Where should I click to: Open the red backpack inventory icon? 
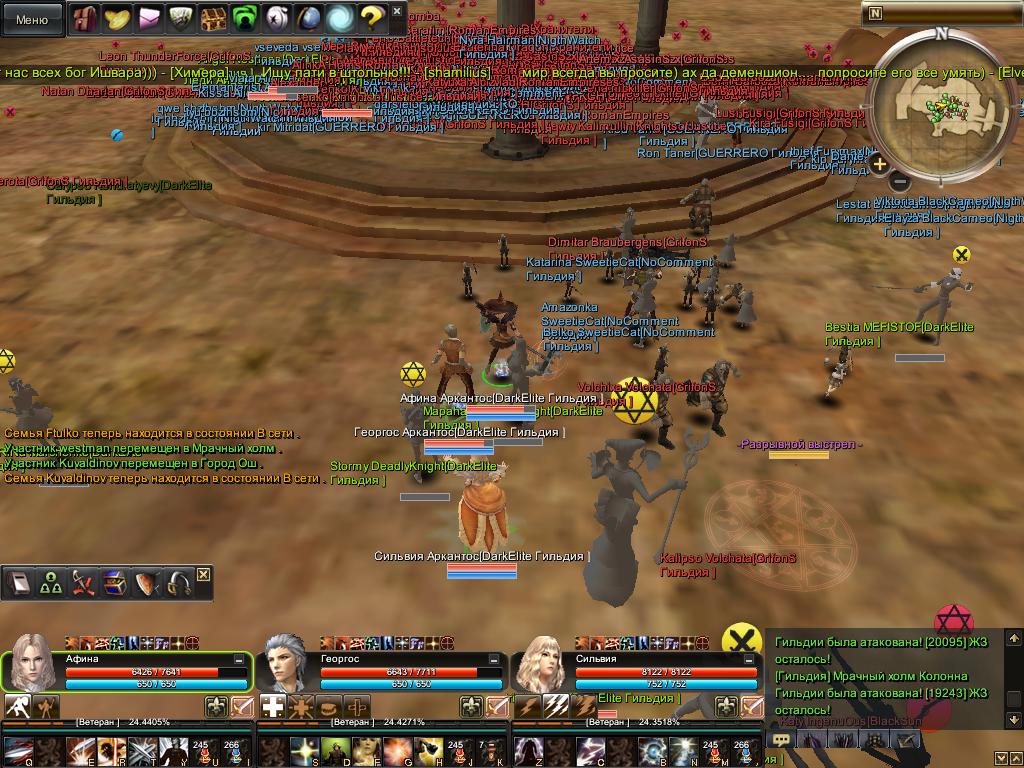coord(84,18)
